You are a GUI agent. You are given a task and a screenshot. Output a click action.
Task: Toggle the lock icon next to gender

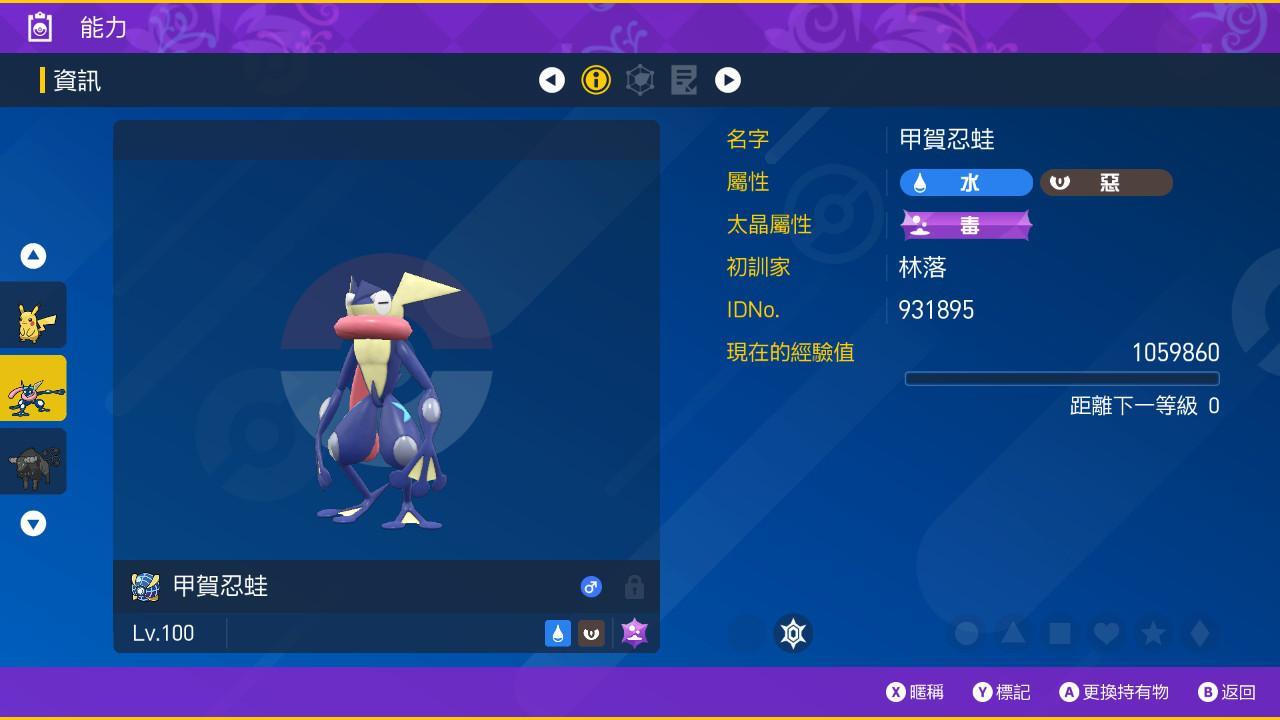coord(634,587)
